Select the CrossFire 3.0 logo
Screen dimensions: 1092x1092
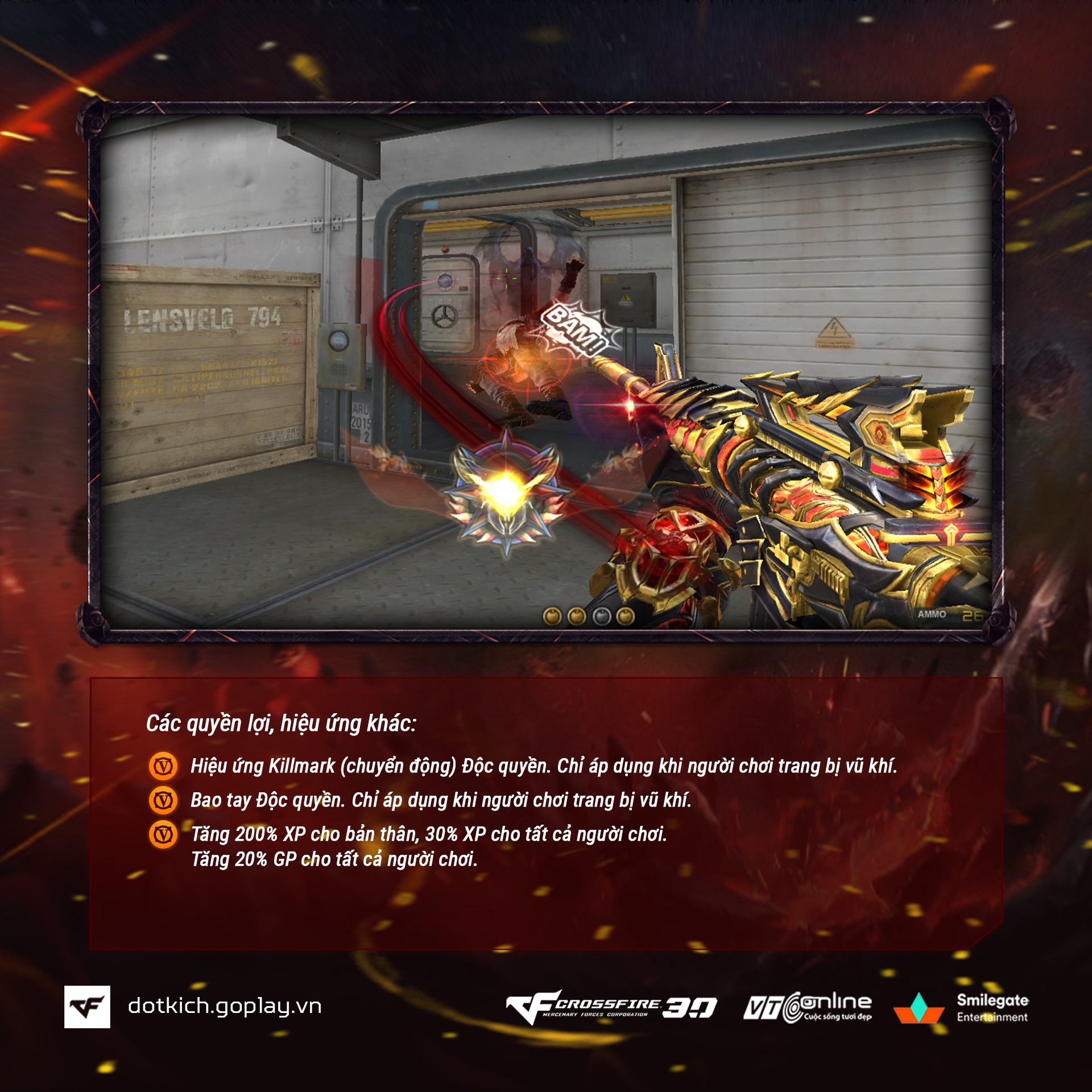click(x=611, y=1007)
